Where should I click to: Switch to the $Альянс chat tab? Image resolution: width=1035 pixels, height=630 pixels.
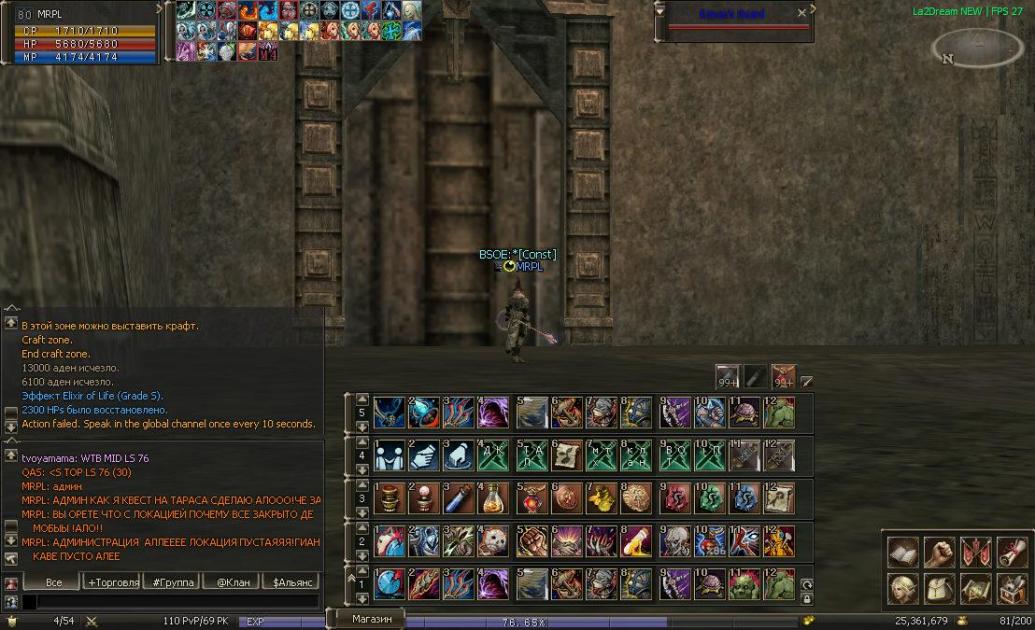tap(291, 582)
